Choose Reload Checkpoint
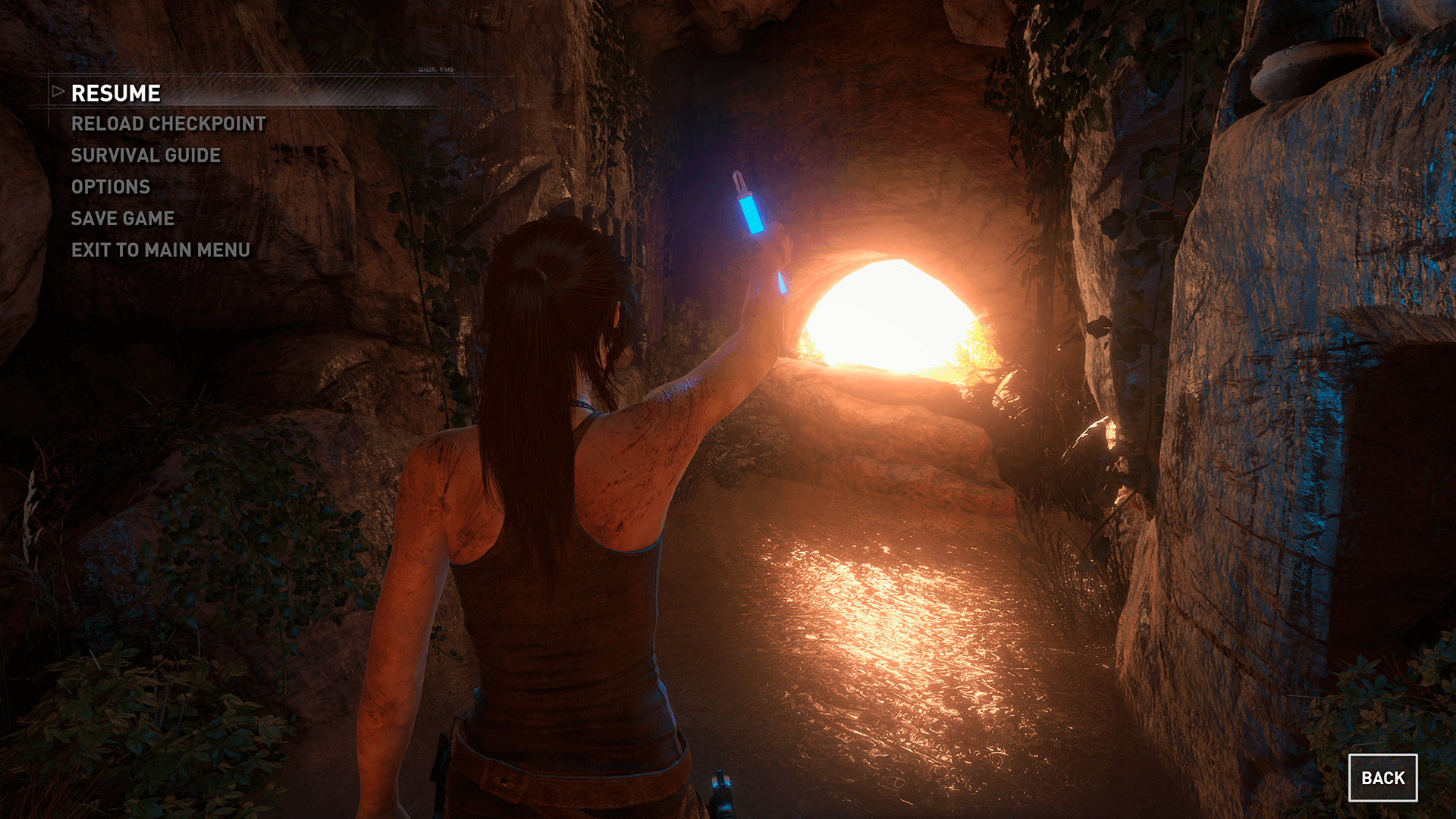The height and width of the screenshot is (819, 1456). tap(168, 124)
